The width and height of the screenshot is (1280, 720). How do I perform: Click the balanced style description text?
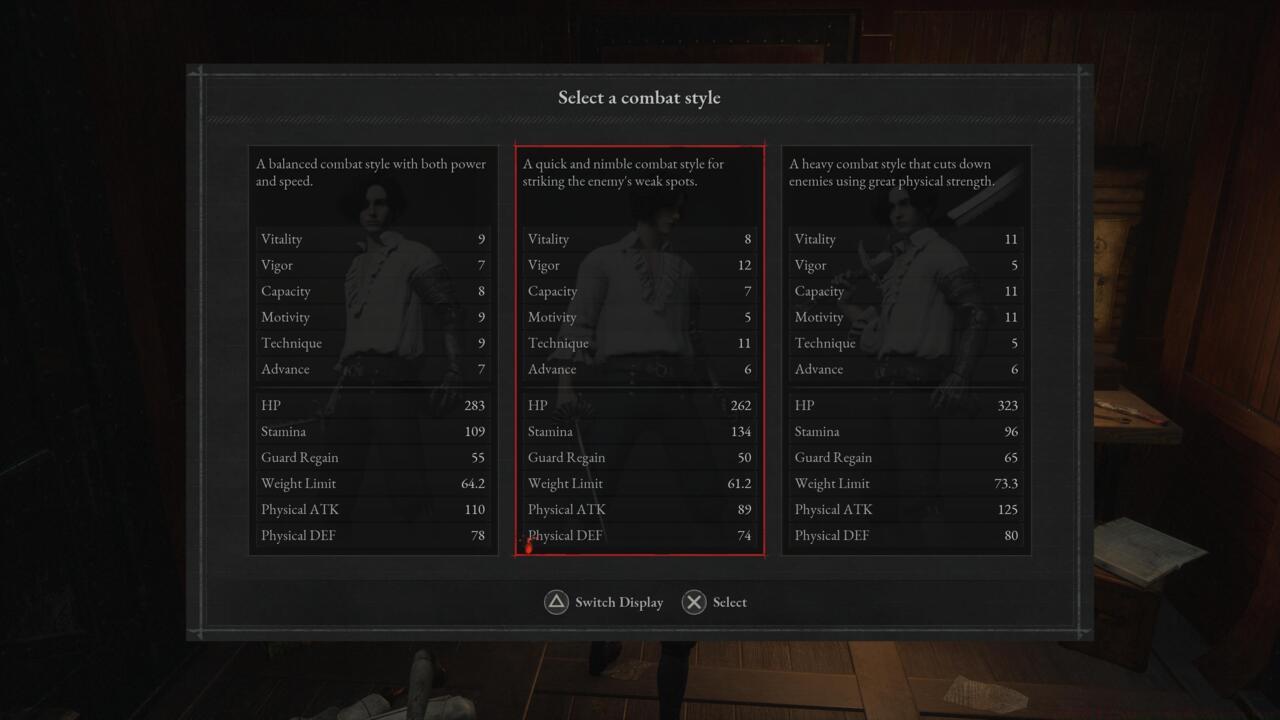[372, 172]
